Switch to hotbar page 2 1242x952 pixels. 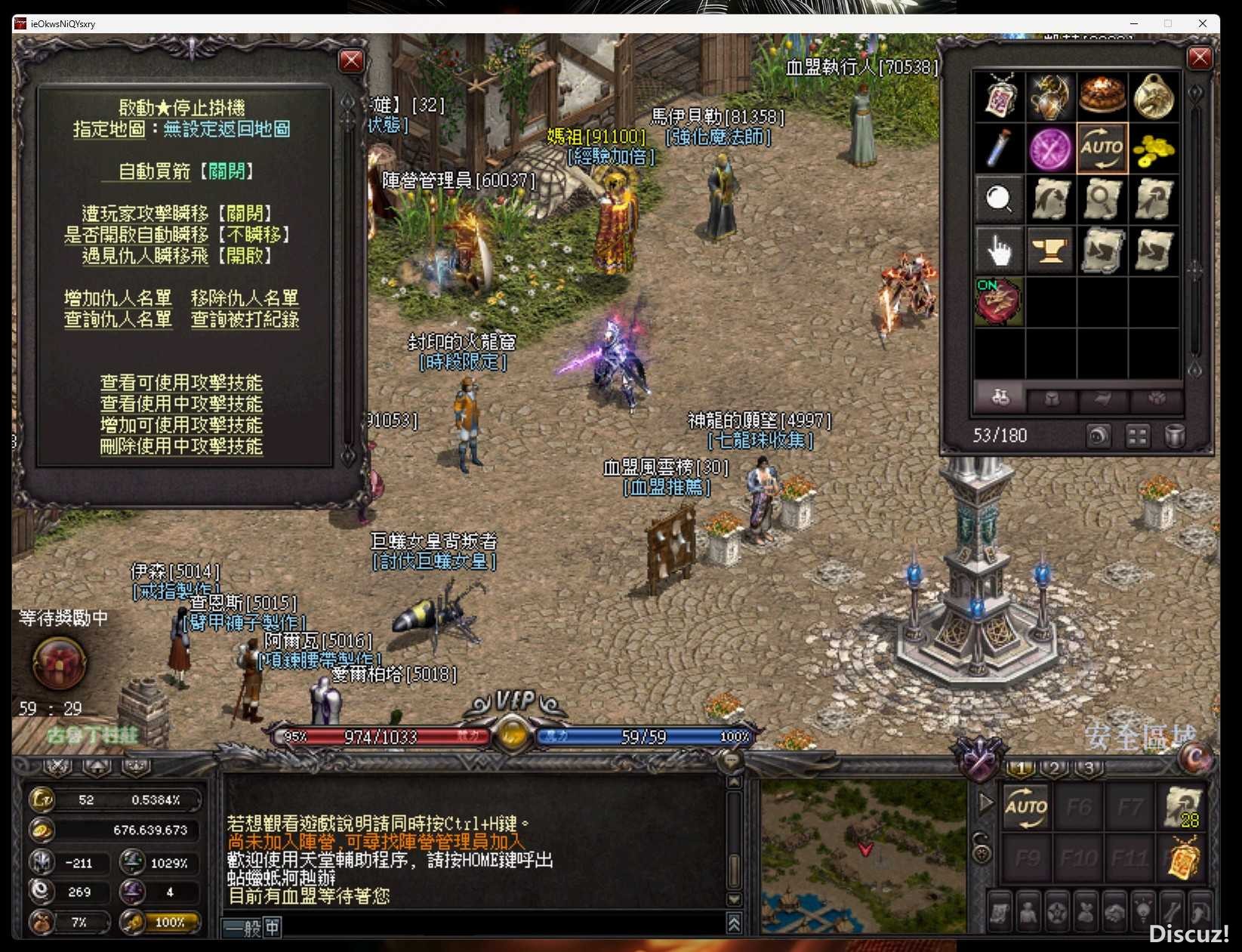click(1054, 768)
